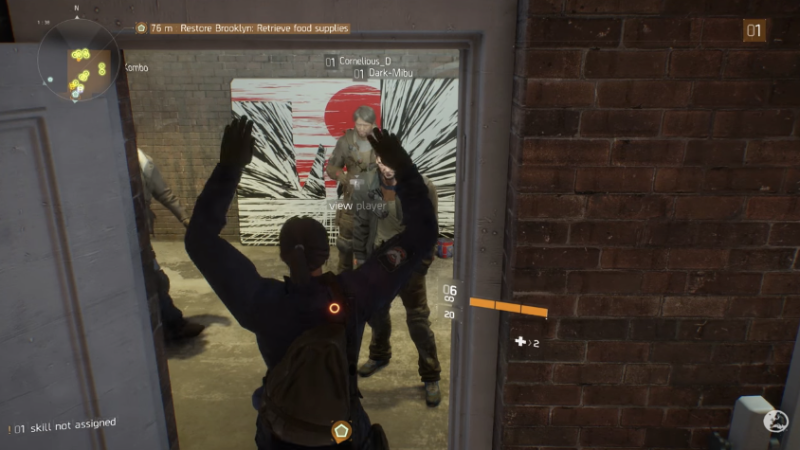This screenshot has height=450, width=800.
Task: Click the globe icon
Action: click(x=775, y=421)
